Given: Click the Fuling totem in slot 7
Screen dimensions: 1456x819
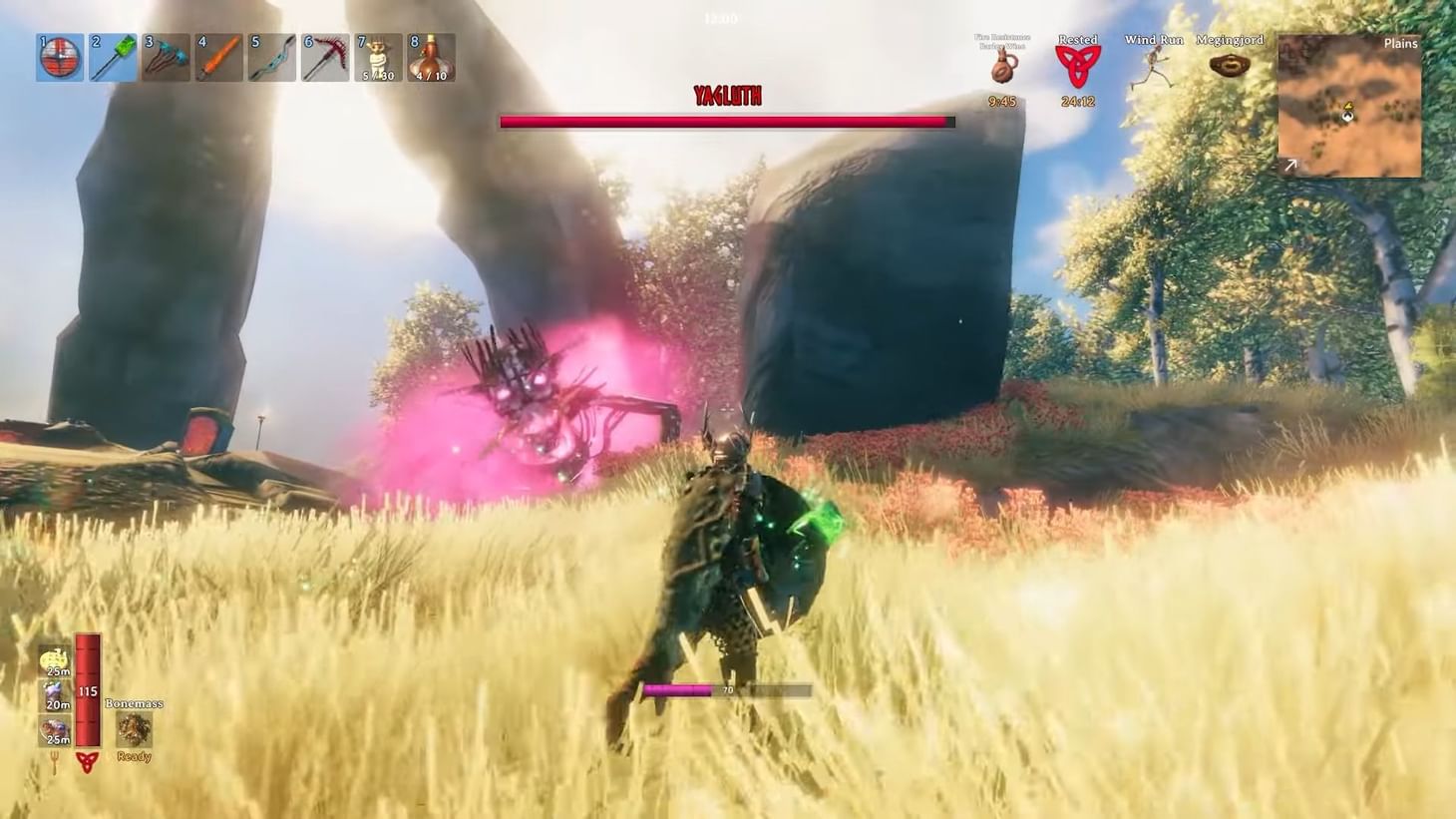Looking at the screenshot, I should click(x=378, y=57).
